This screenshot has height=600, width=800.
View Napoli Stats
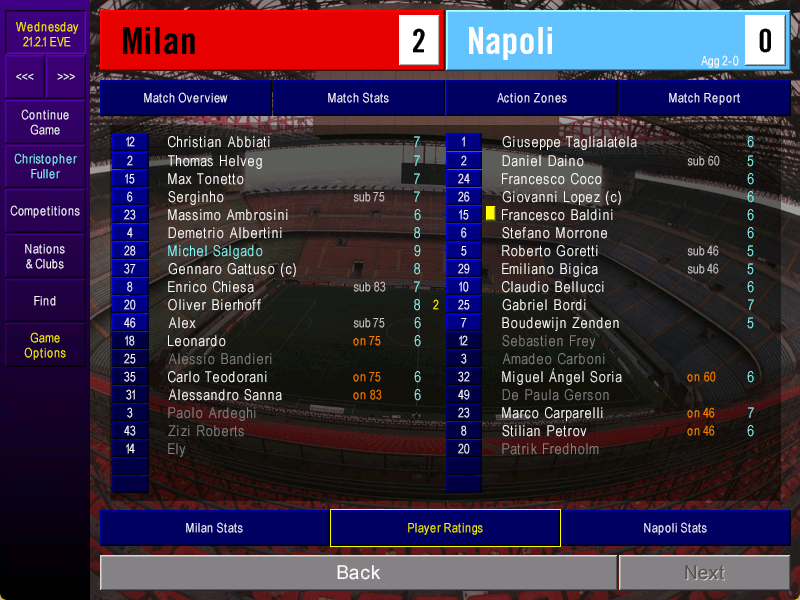tap(675, 528)
